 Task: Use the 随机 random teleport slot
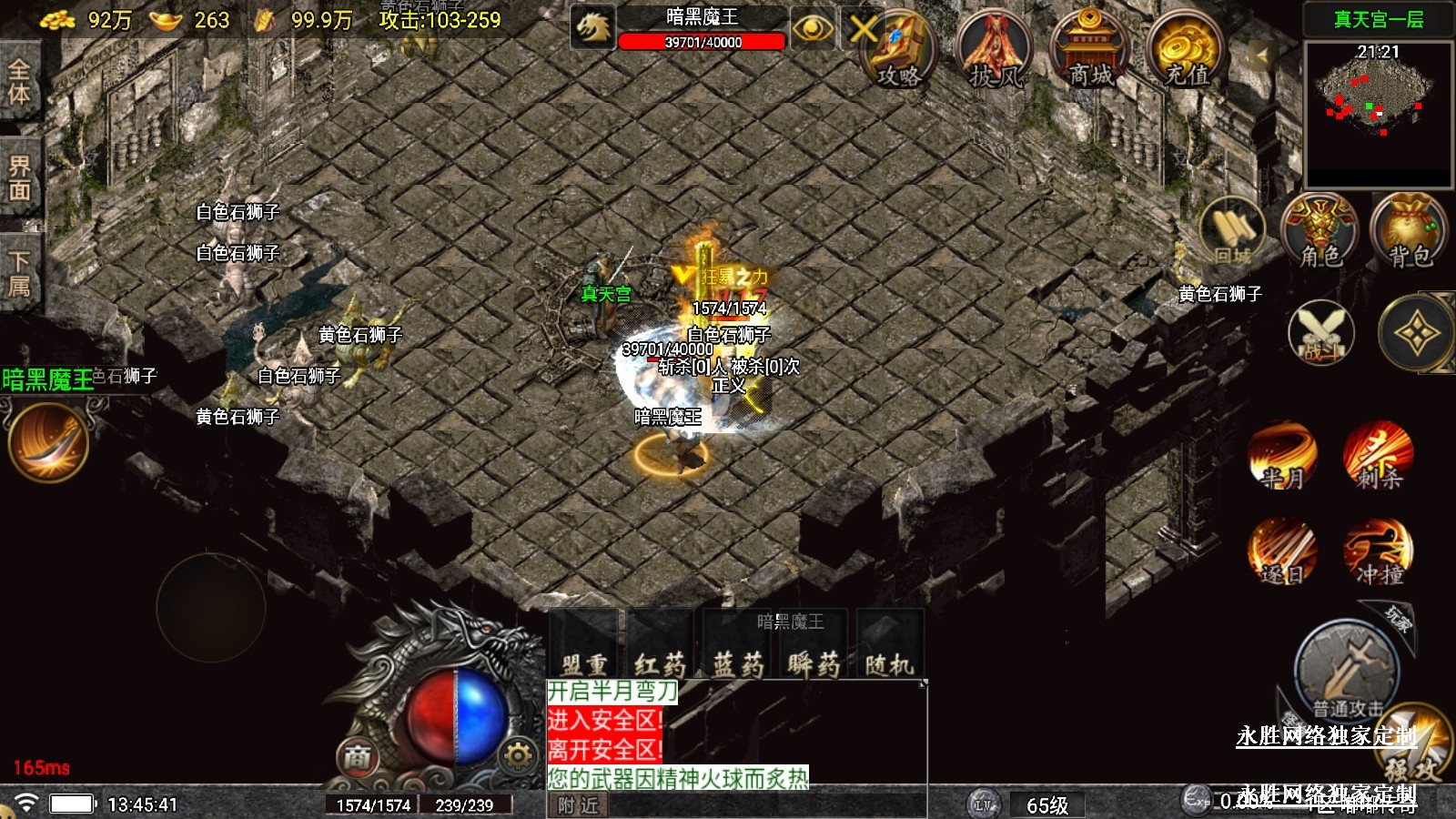pyautogui.click(x=889, y=646)
